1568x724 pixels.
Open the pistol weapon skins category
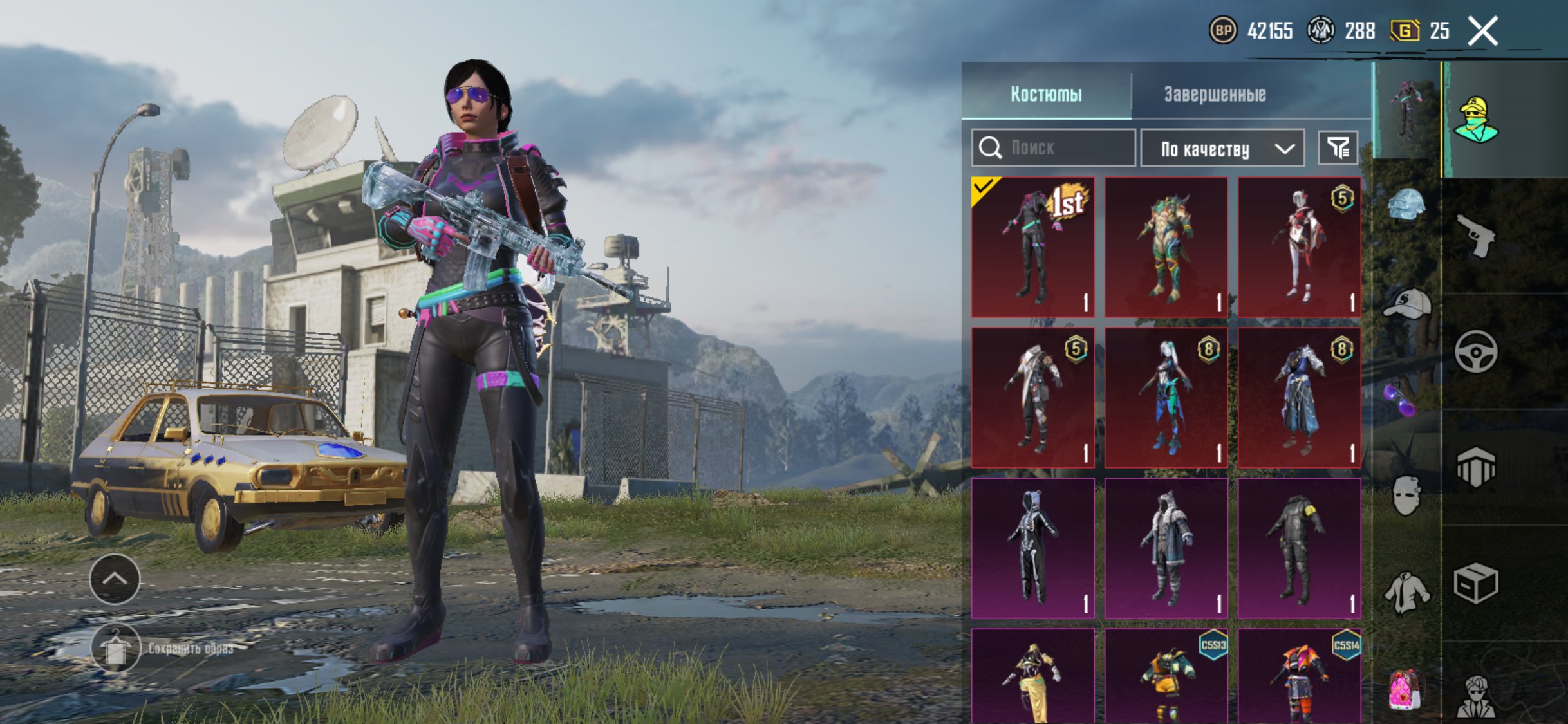[1475, 236]
